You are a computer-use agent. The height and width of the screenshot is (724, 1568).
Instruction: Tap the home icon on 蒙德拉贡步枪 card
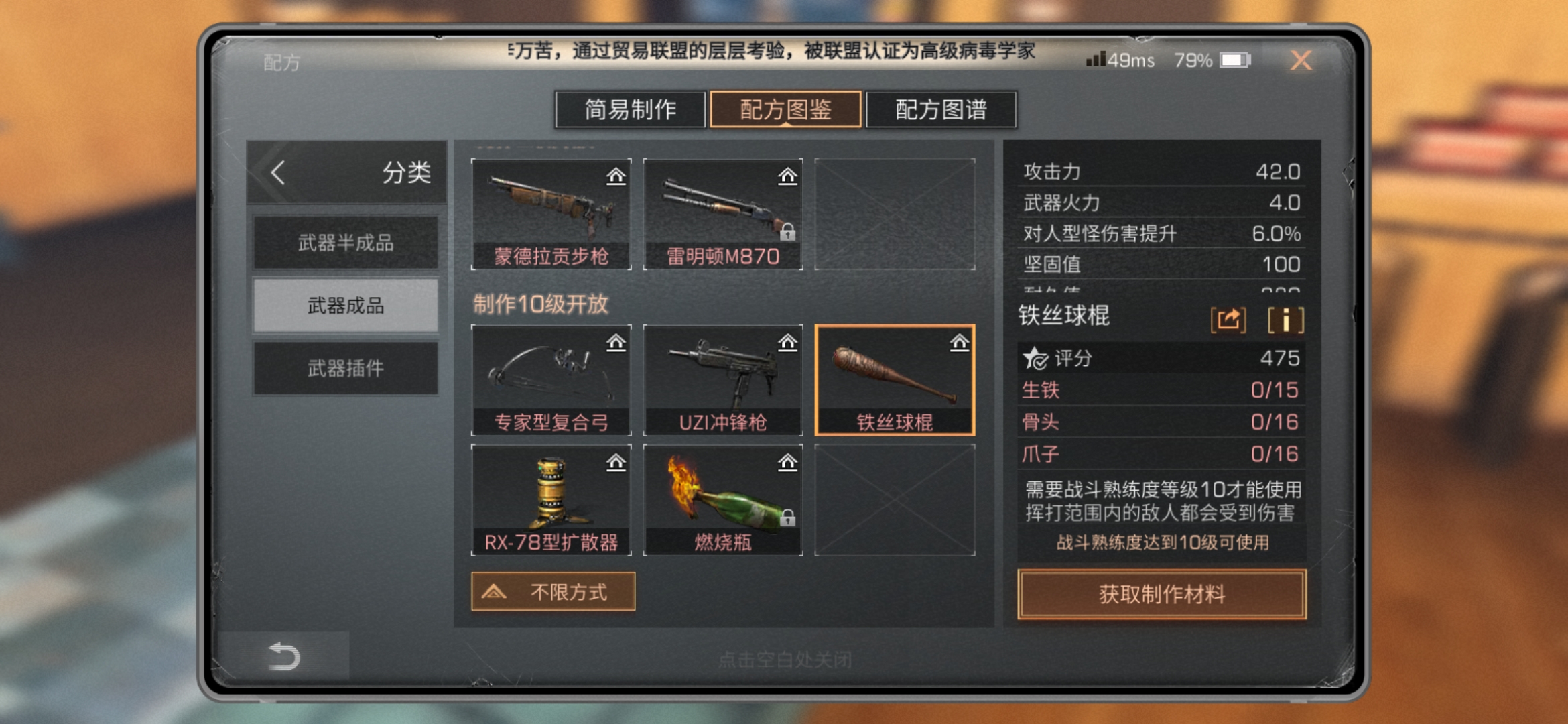tap(616, 175)
